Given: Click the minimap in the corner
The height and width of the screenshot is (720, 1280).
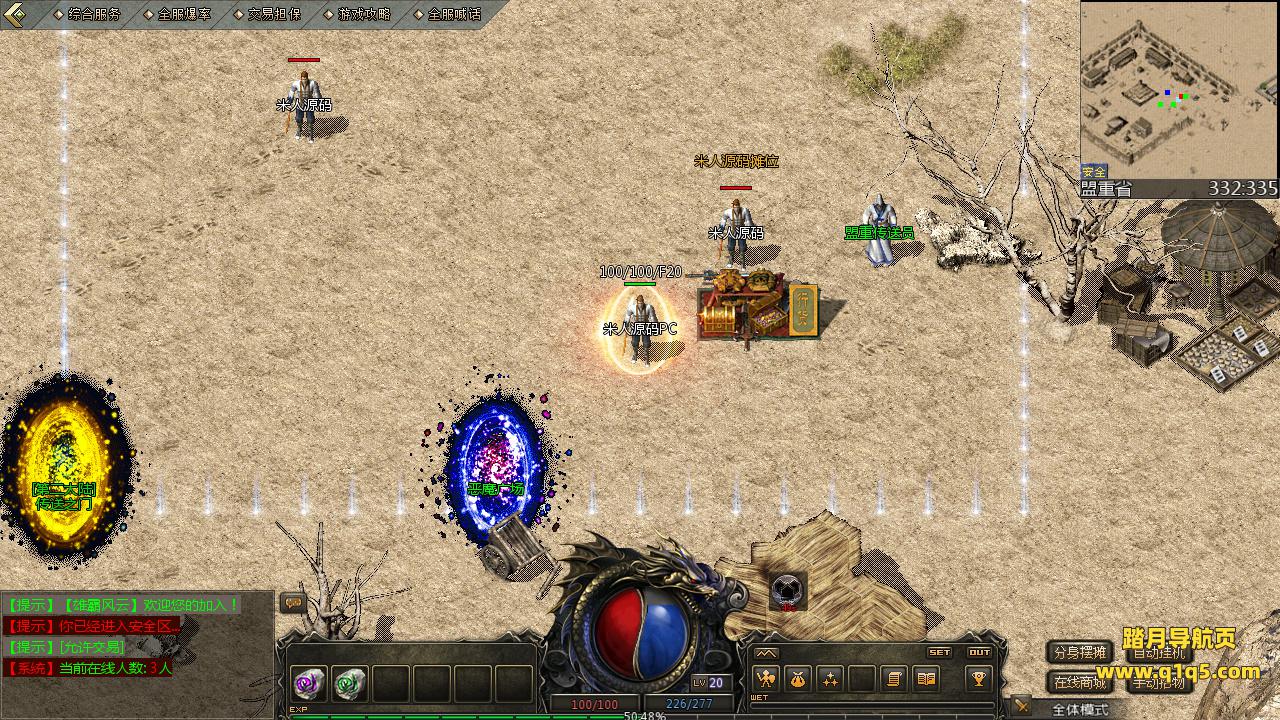Looking at the screenshot, I should tap(1178, 90).
